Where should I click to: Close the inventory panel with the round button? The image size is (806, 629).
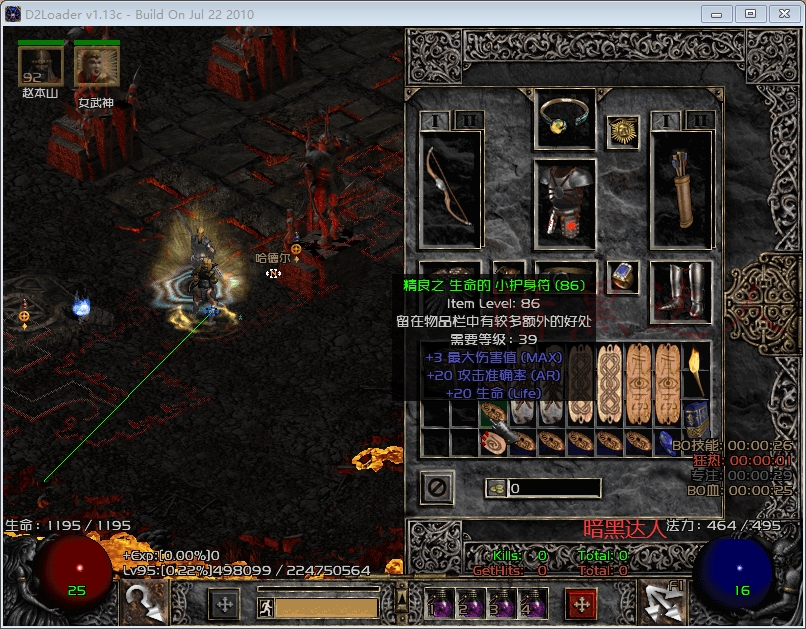[x=437, y=488]
